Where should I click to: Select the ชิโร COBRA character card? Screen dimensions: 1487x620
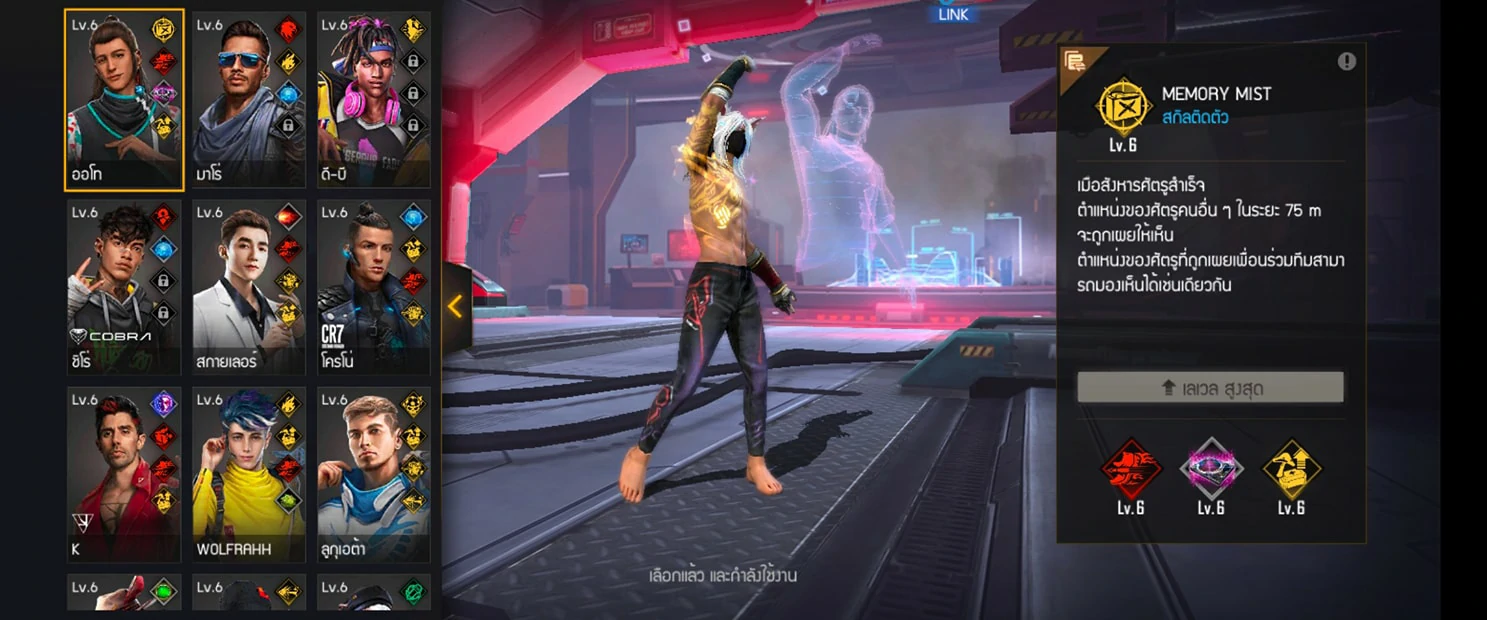click(x=110, y=287)
